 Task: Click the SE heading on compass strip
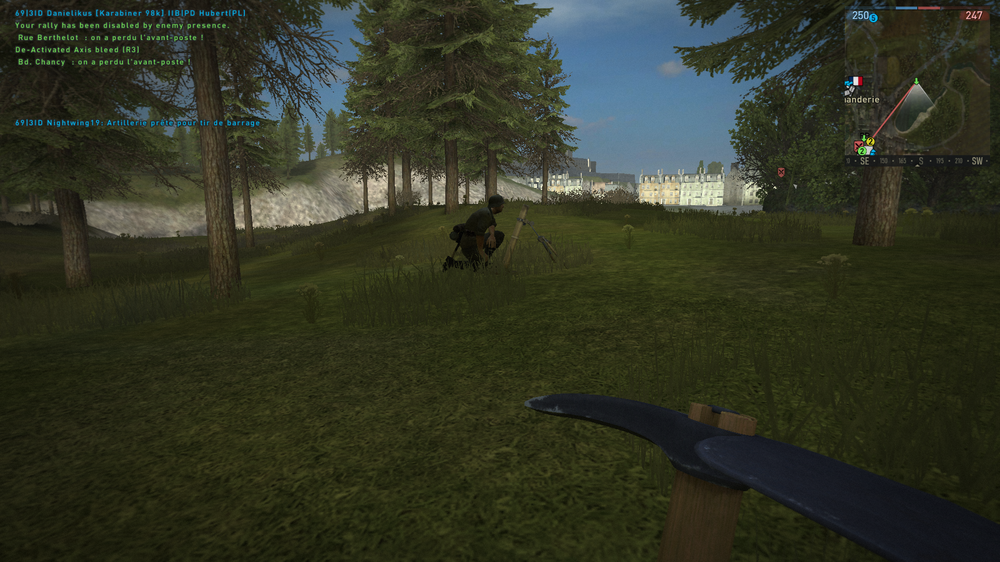(x=865, y=161)
